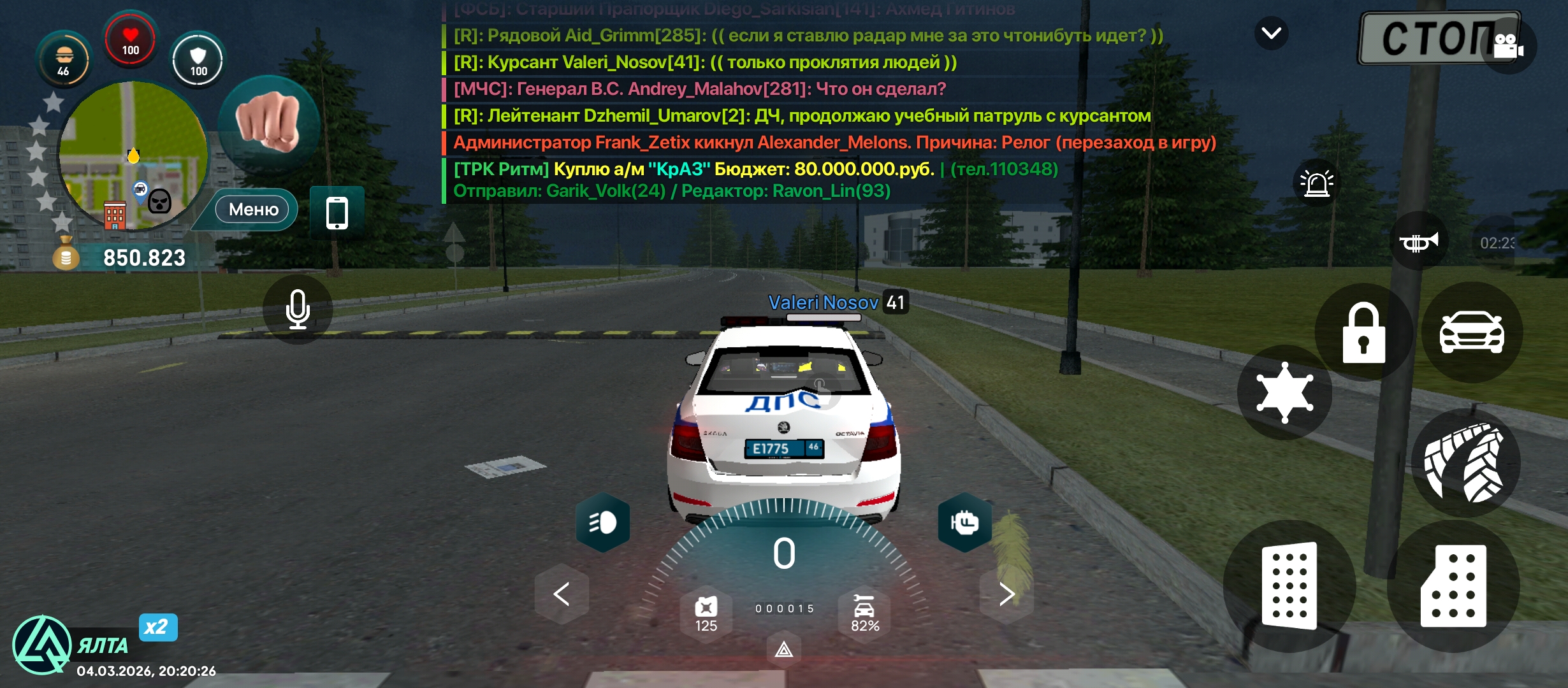Turn on the hazard warning triangle
This screenshot has height=688, width=1568.
tap(783, 650)
